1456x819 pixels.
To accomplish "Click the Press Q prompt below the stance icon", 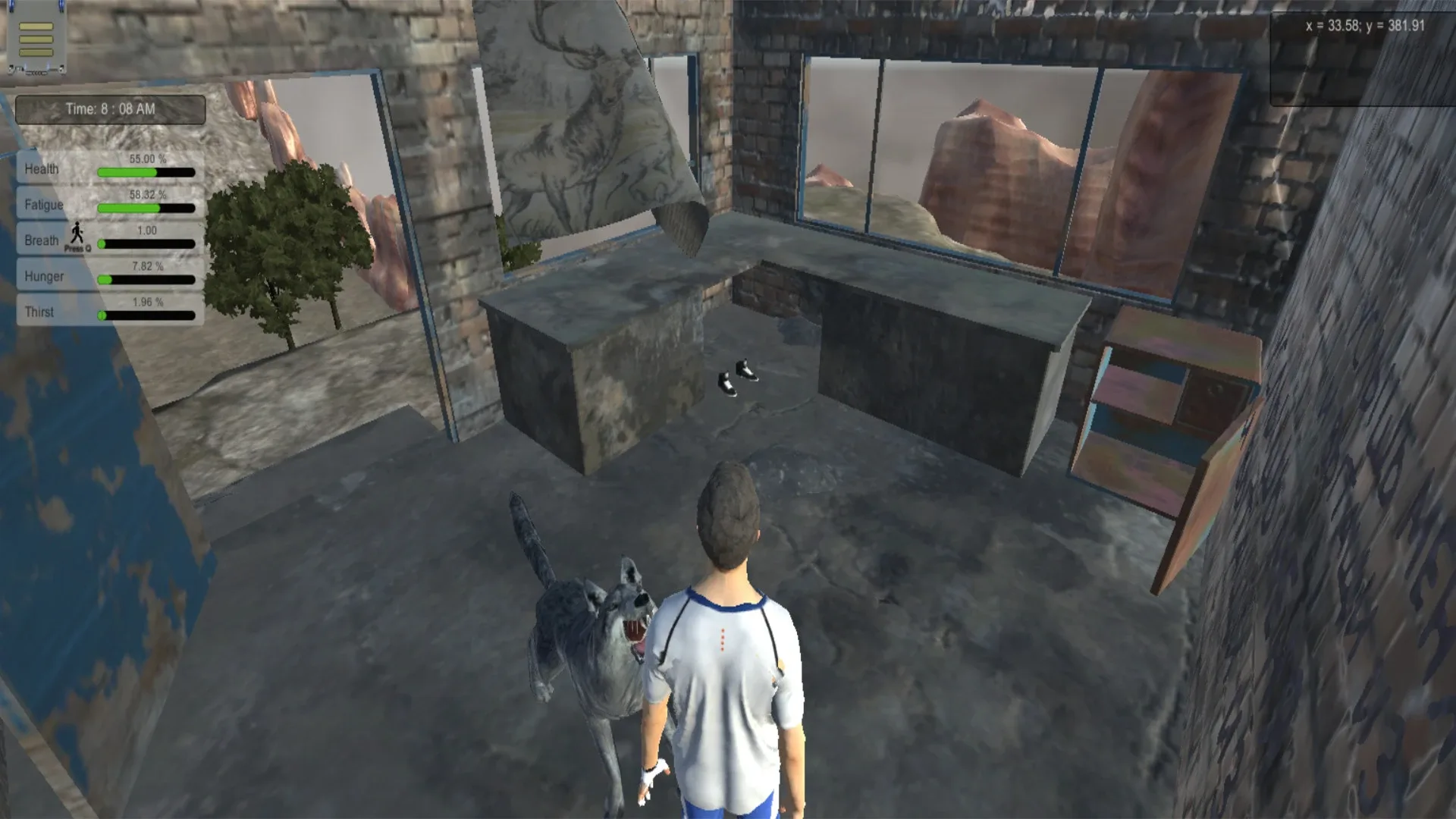I will click(x=79, y=249).
